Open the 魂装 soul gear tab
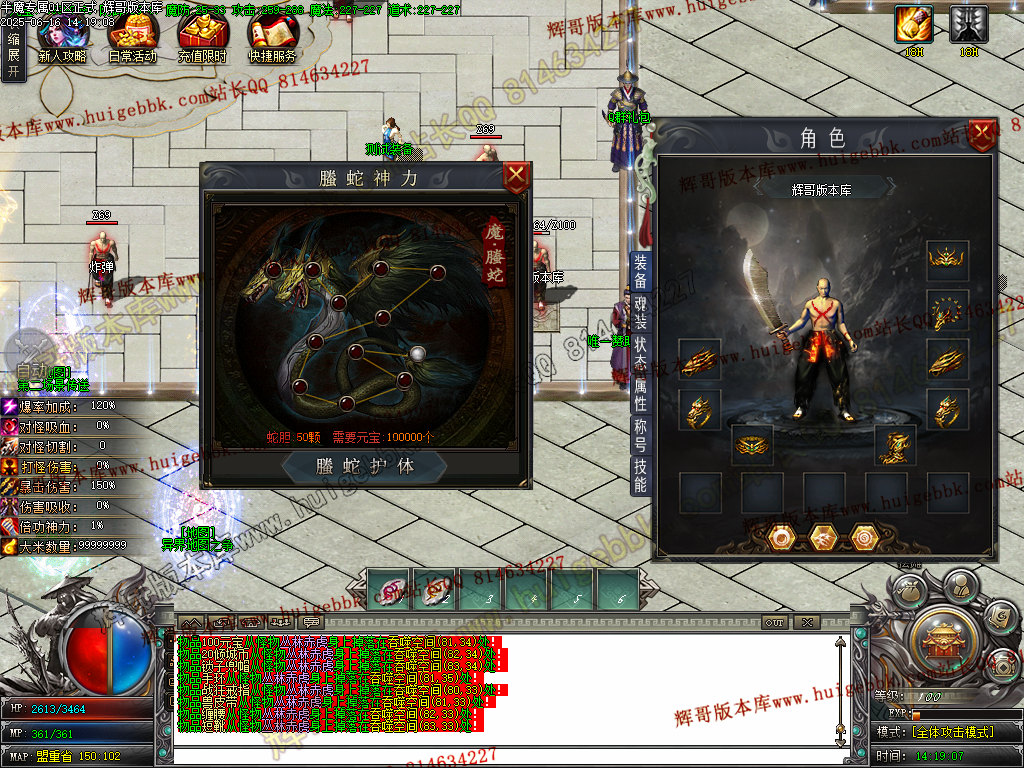 coord(641,314)
